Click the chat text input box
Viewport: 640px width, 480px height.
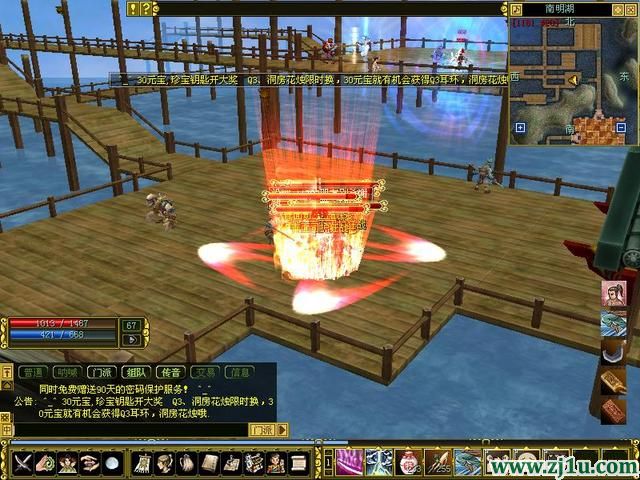(130, 430)
